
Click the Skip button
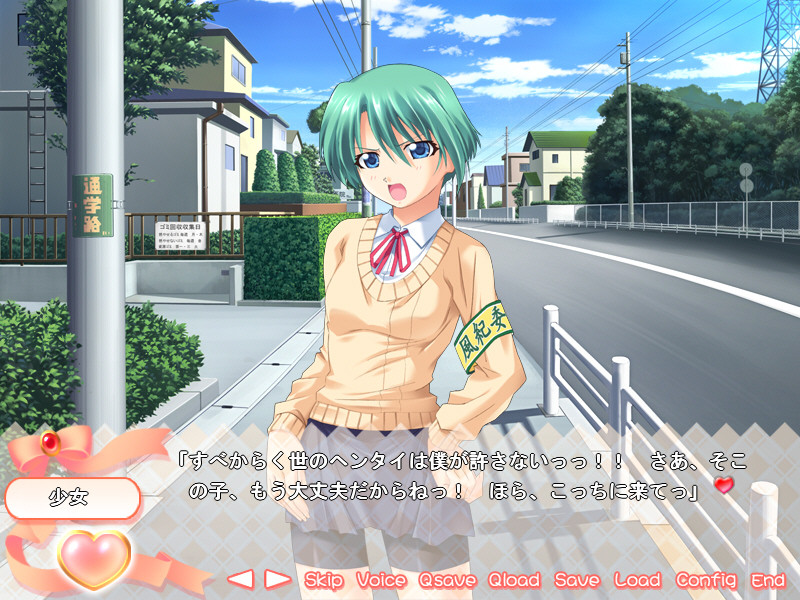pyautogui.click(x=324, y=580)
